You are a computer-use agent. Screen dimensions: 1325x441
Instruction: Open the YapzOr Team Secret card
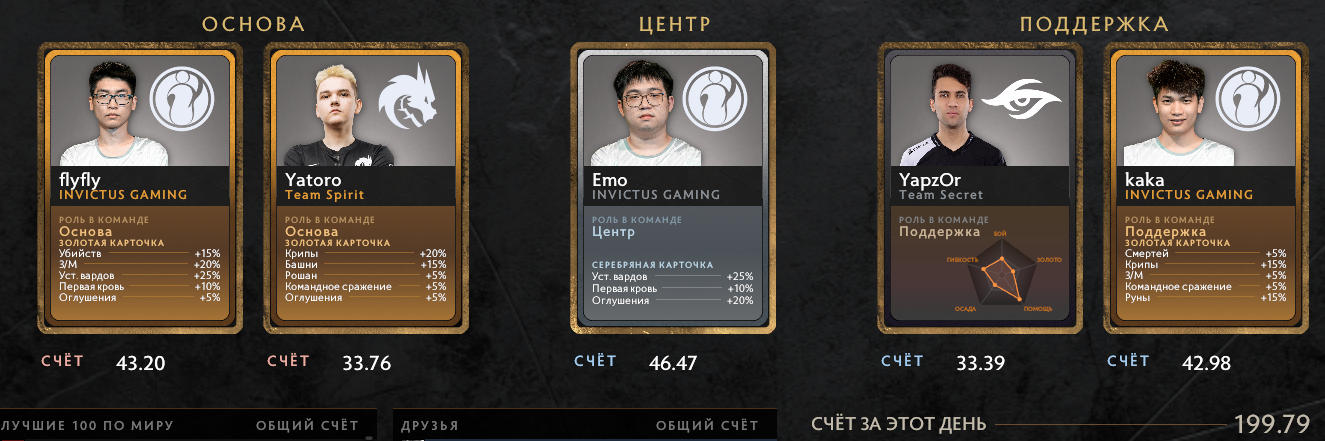(982, 188)
